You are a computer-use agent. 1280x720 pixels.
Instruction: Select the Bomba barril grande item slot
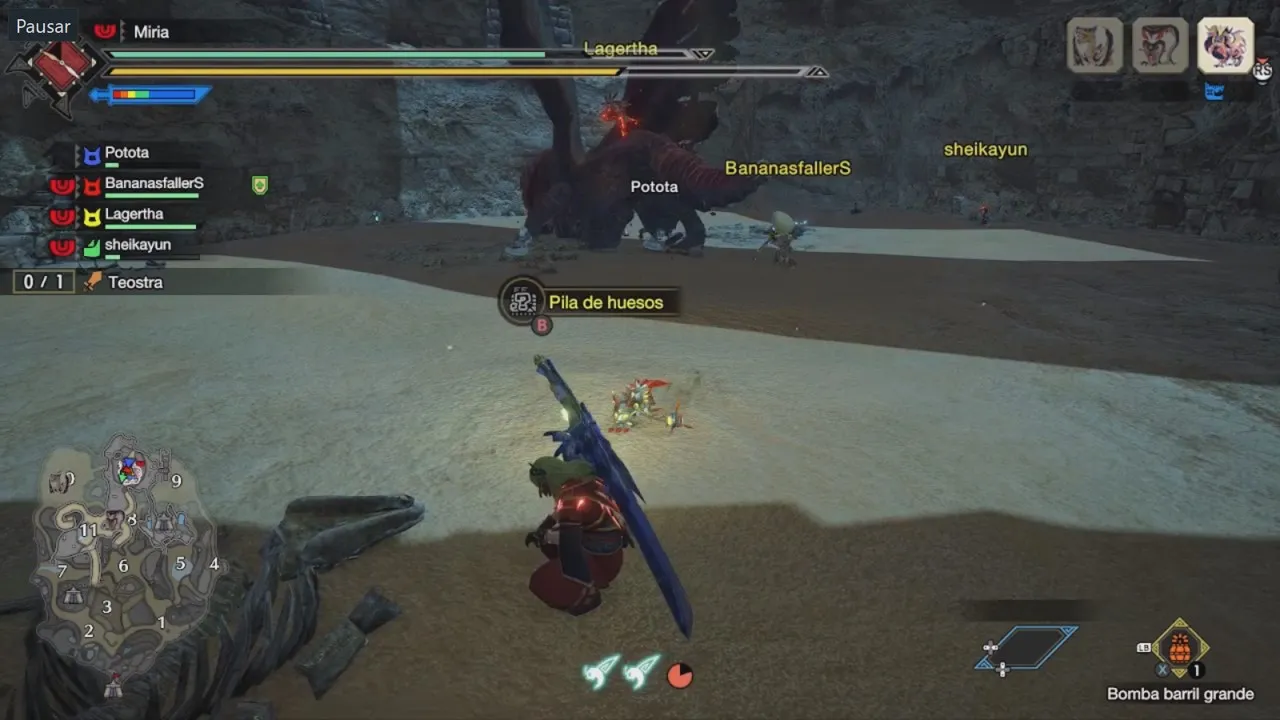[x=1180, y=648]
